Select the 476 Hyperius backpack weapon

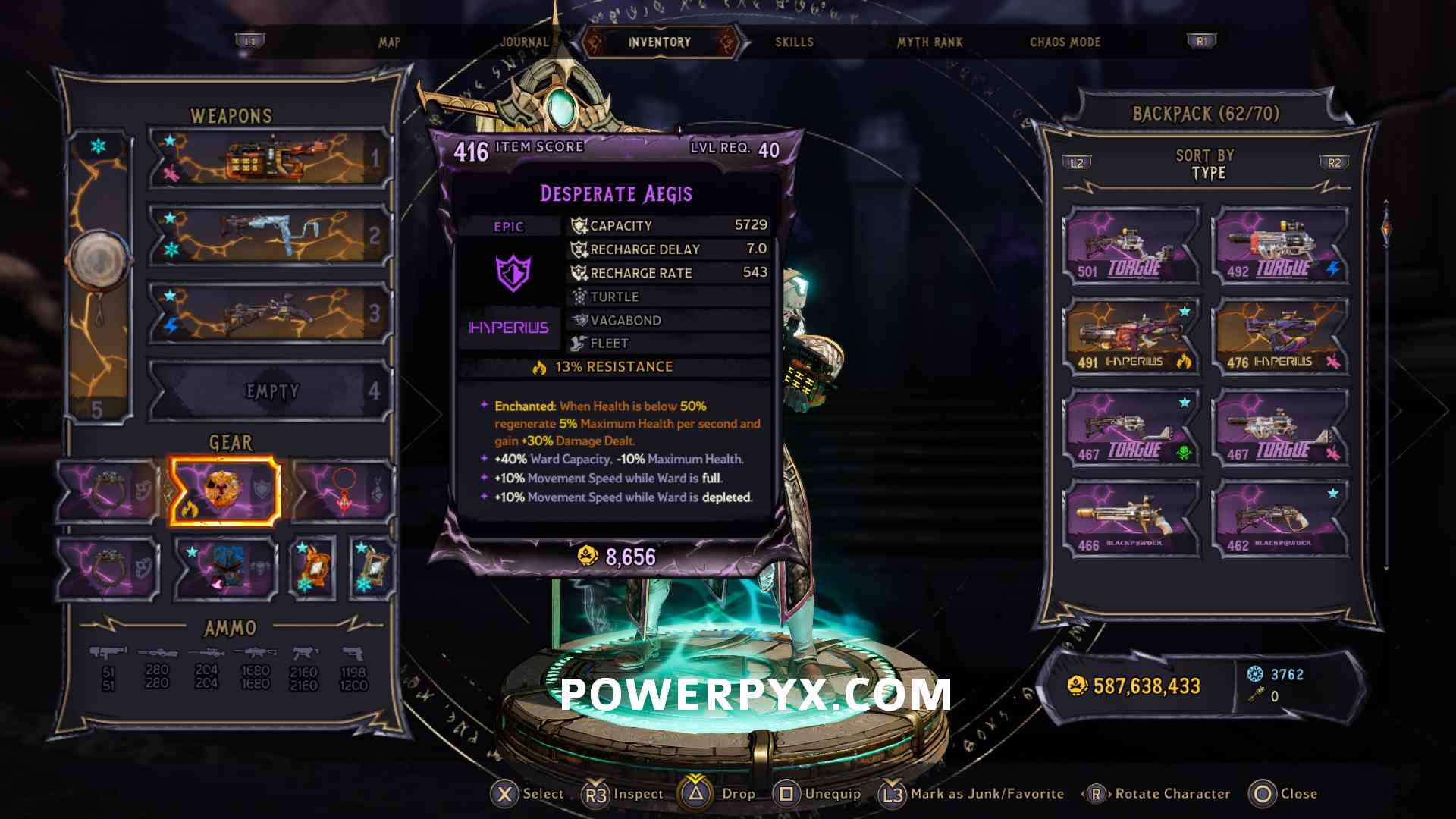point(1280,337)
